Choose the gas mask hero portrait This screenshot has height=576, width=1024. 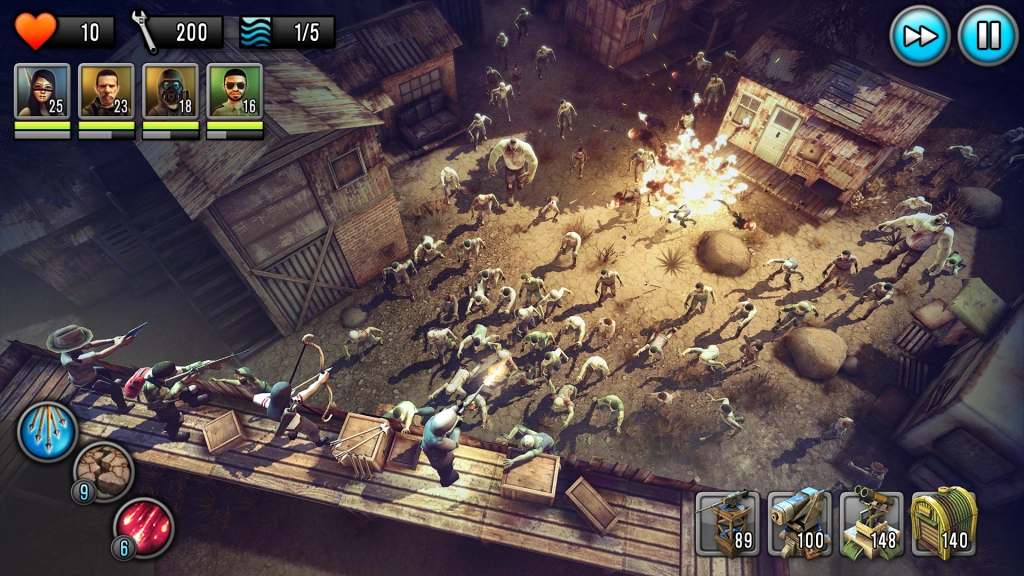(171, 91)
